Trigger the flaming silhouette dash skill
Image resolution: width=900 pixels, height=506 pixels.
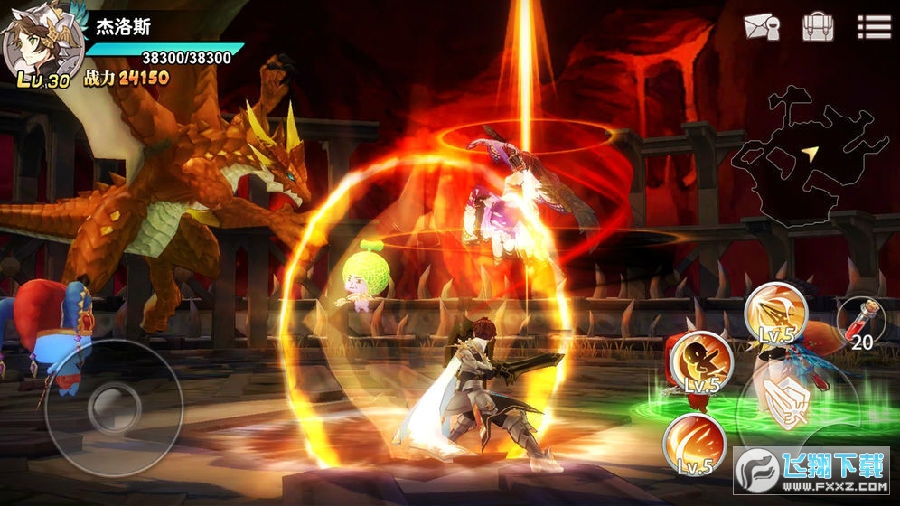pyautogui.click(x=699, y=362)
